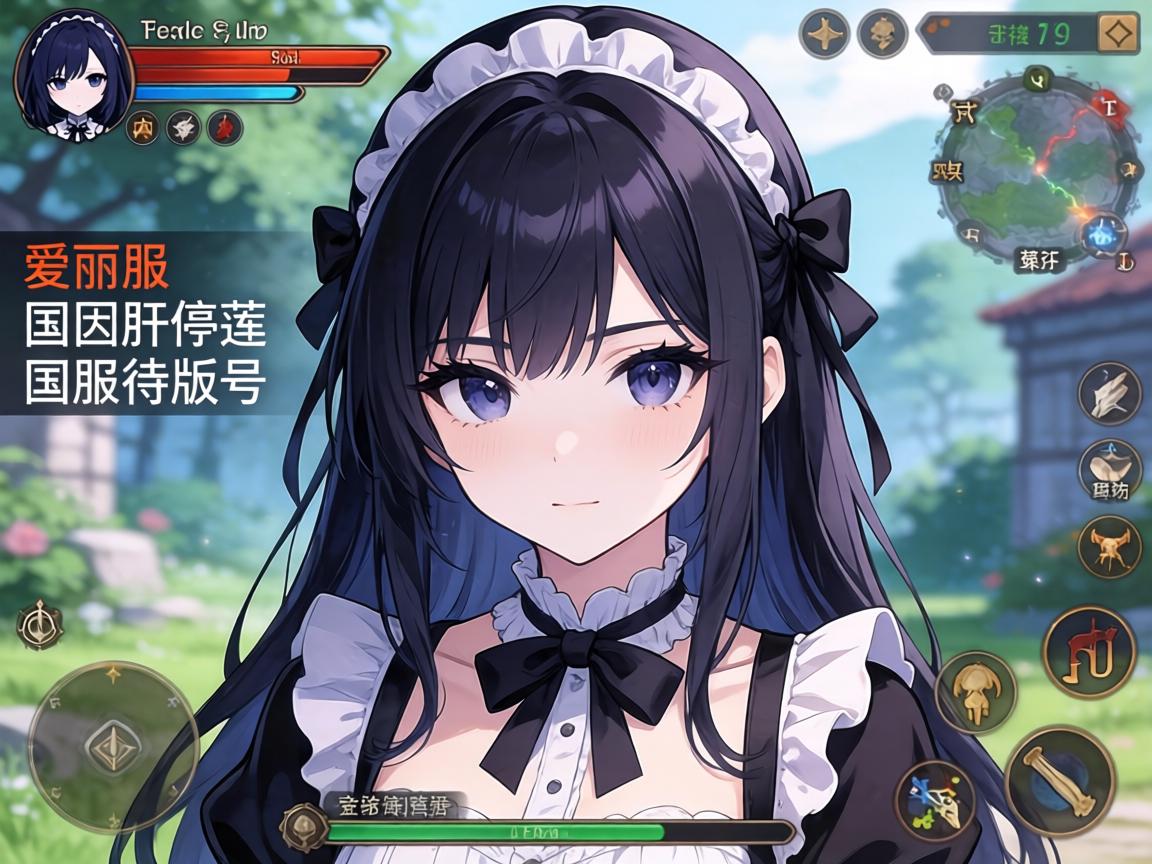Open the skull-shaped icon at the top
This screenshot has height=864, width=1152.
[882, 34]
